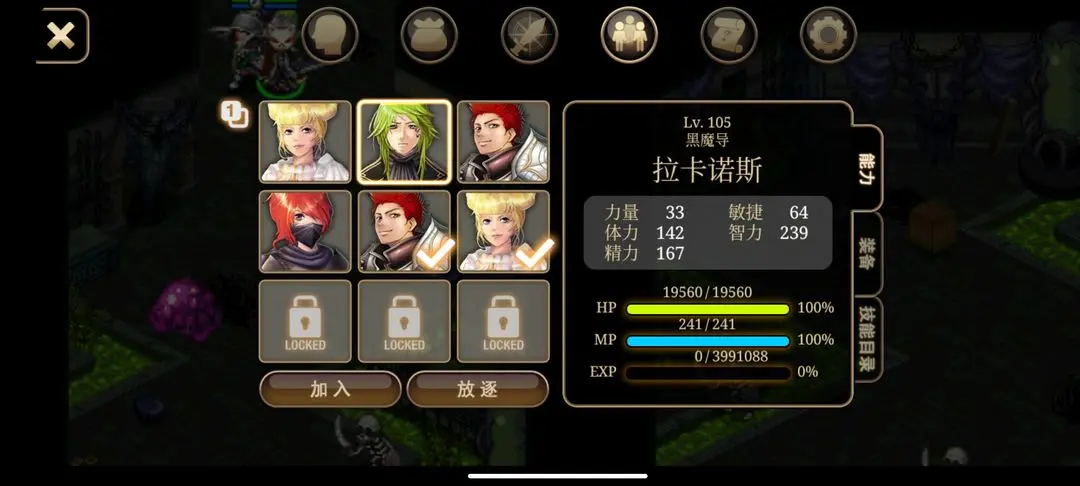Image resolution: width=1080 pixels, height=486 pixels.
Task: Select the green-haired 拉卡诺斯 portrait
Action: point(404,142)
